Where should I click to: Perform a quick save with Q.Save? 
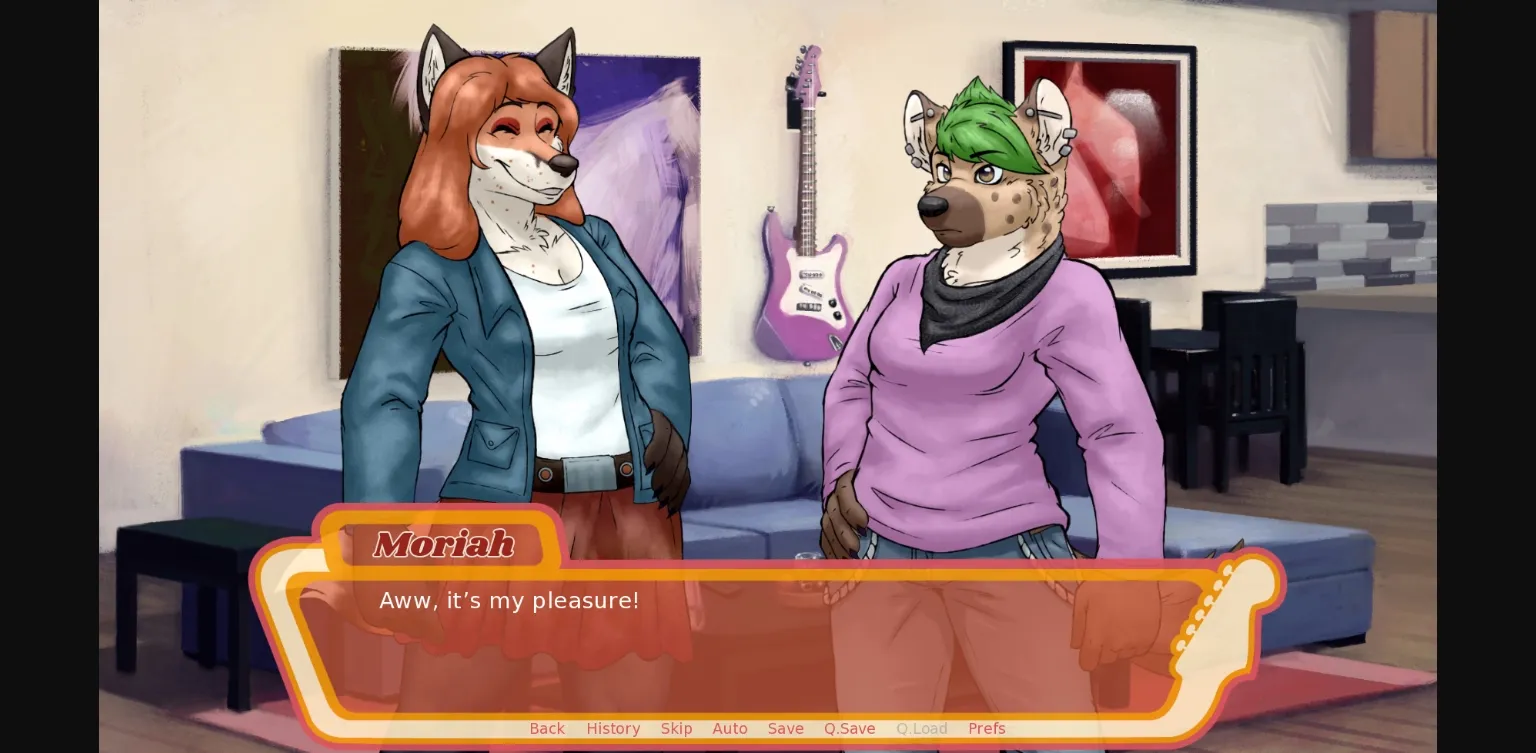(849, 729)
